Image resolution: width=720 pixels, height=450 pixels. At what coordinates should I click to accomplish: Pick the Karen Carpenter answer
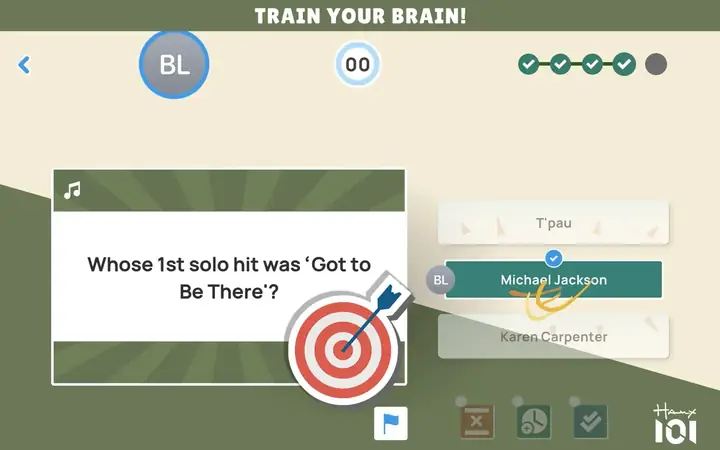(x=553, y=337)
